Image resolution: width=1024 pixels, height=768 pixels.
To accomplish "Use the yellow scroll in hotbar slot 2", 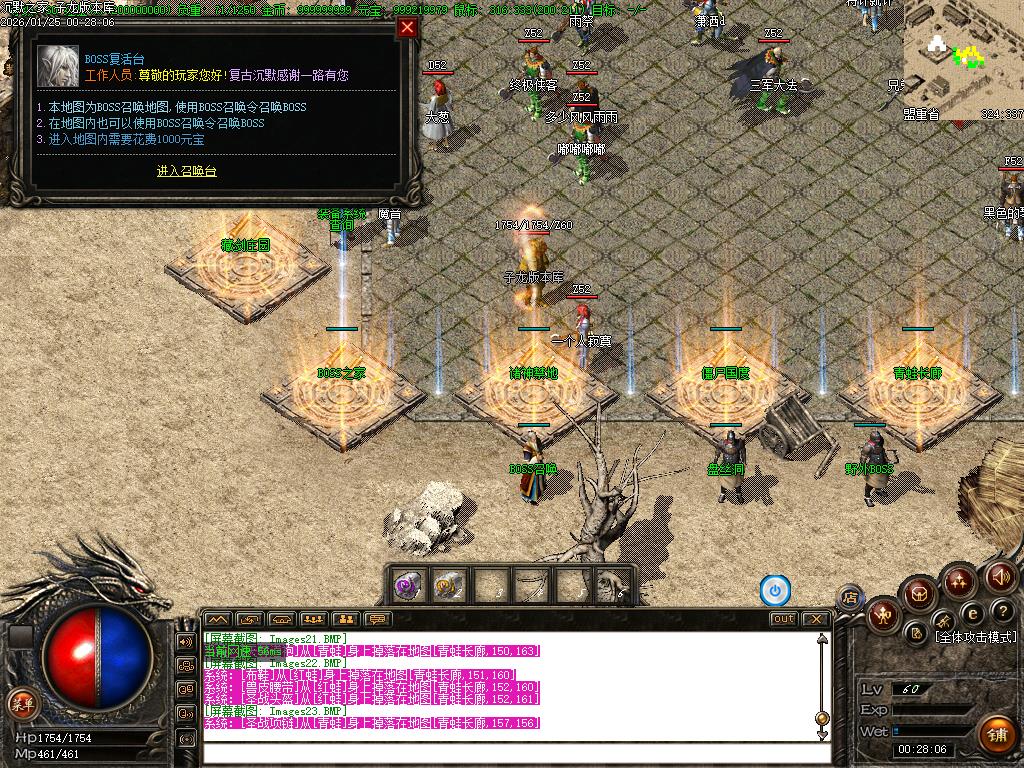I will (x=448, y=585).
